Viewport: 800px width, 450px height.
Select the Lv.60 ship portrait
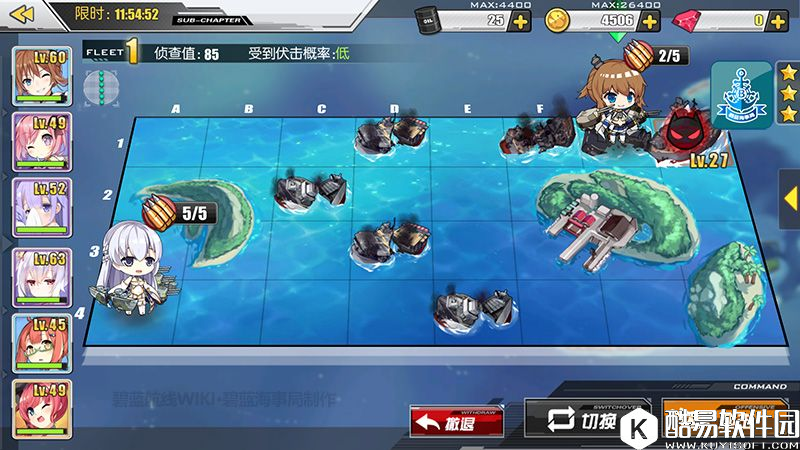click(41, 74)
